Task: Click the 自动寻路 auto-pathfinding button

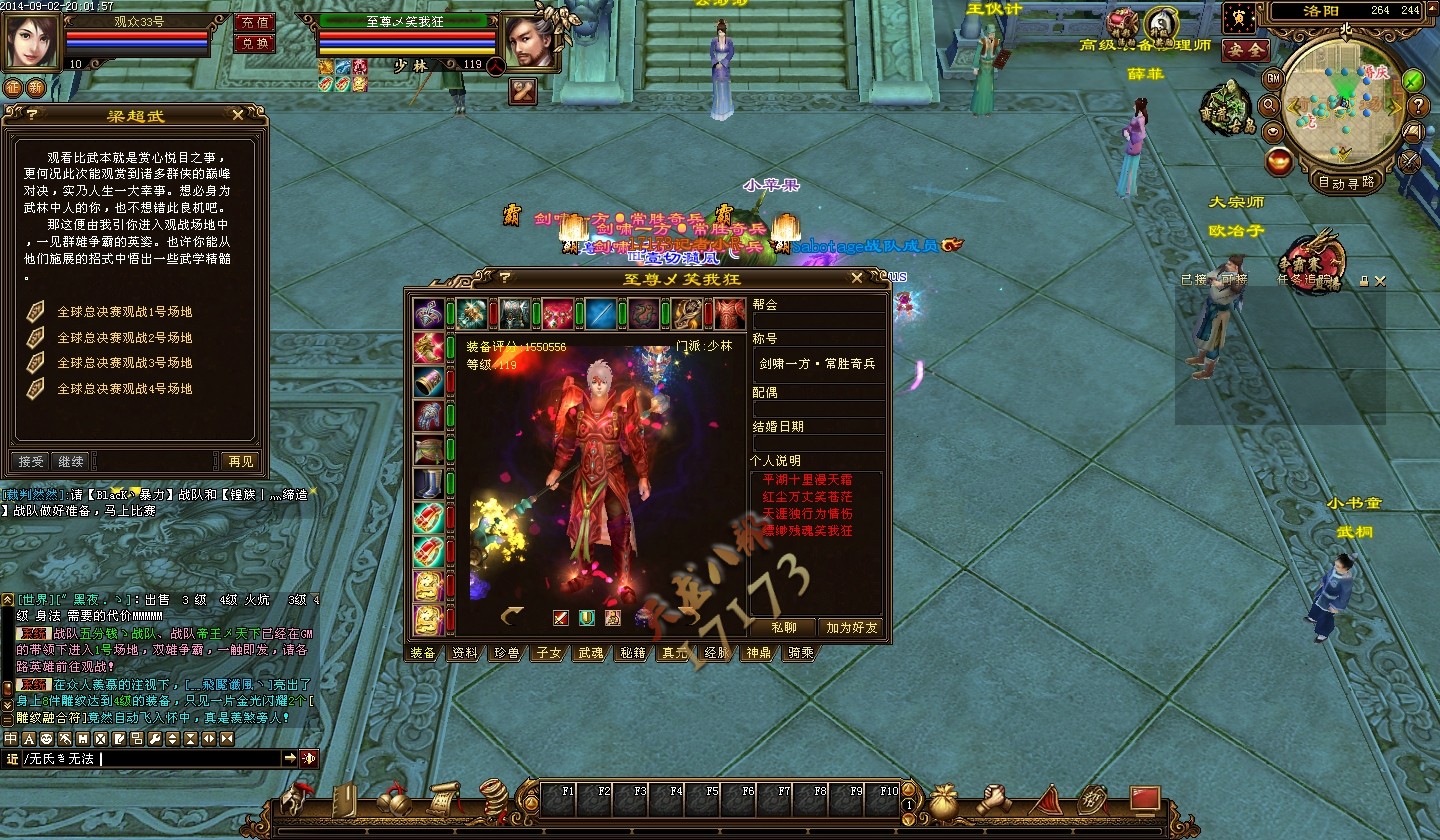Action: (1345, 182)
